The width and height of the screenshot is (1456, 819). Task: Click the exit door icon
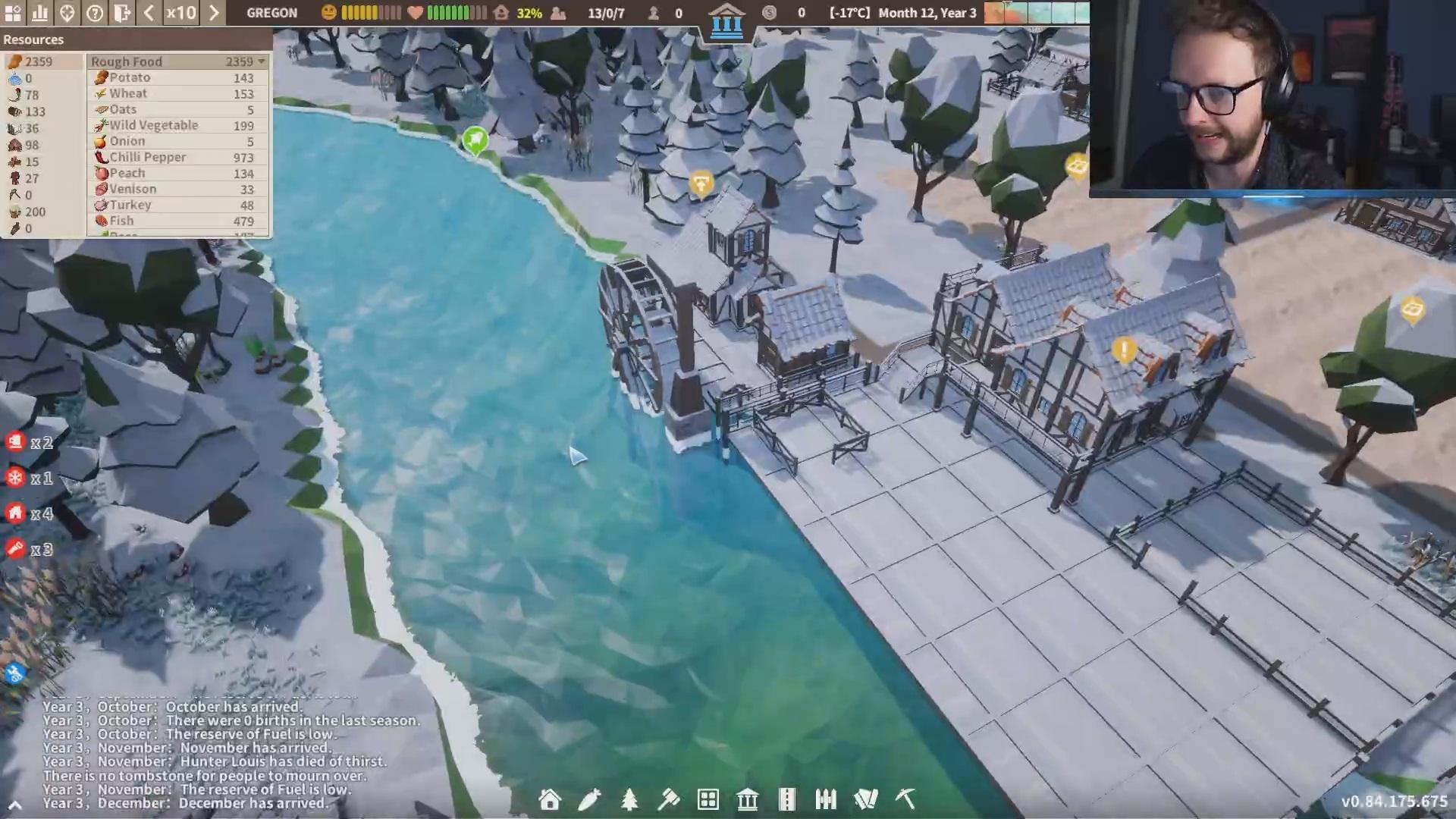(x=122, y=13)
